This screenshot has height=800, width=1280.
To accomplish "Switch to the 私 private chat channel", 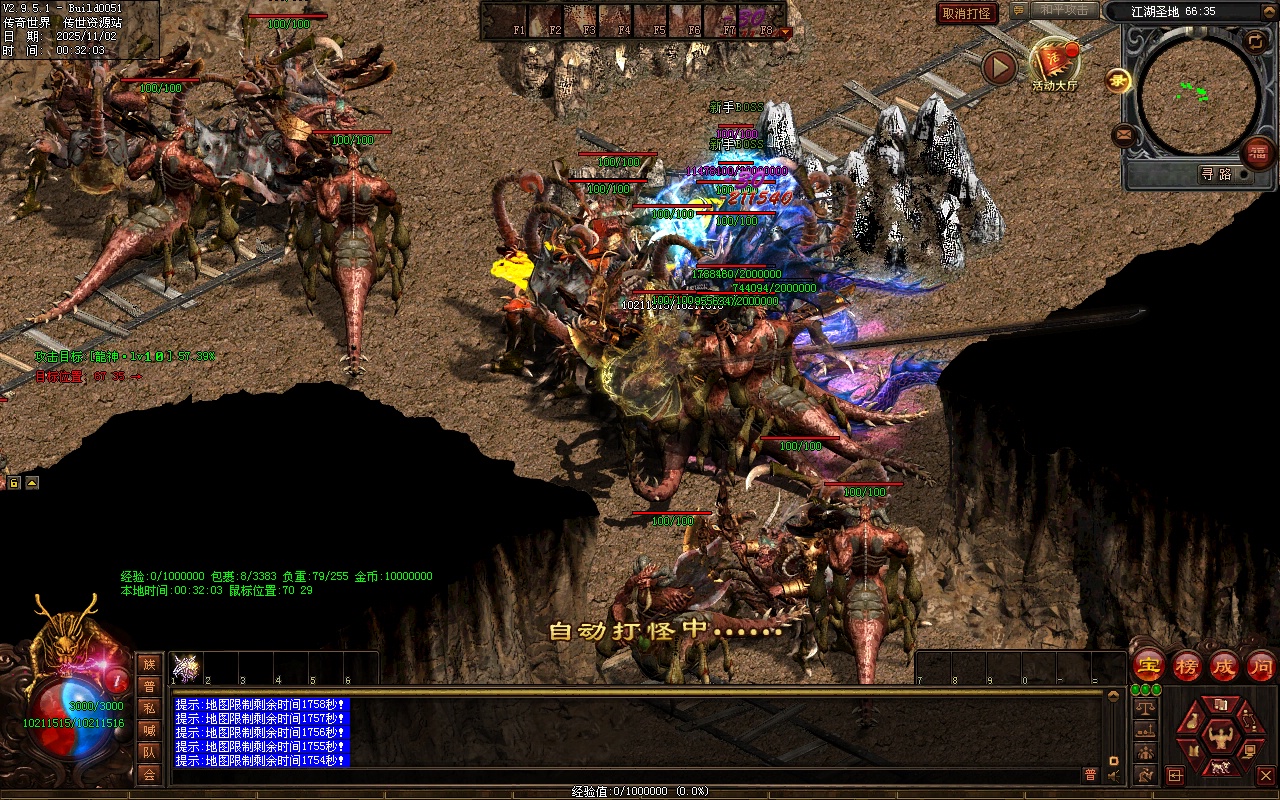I will [149, 709].
